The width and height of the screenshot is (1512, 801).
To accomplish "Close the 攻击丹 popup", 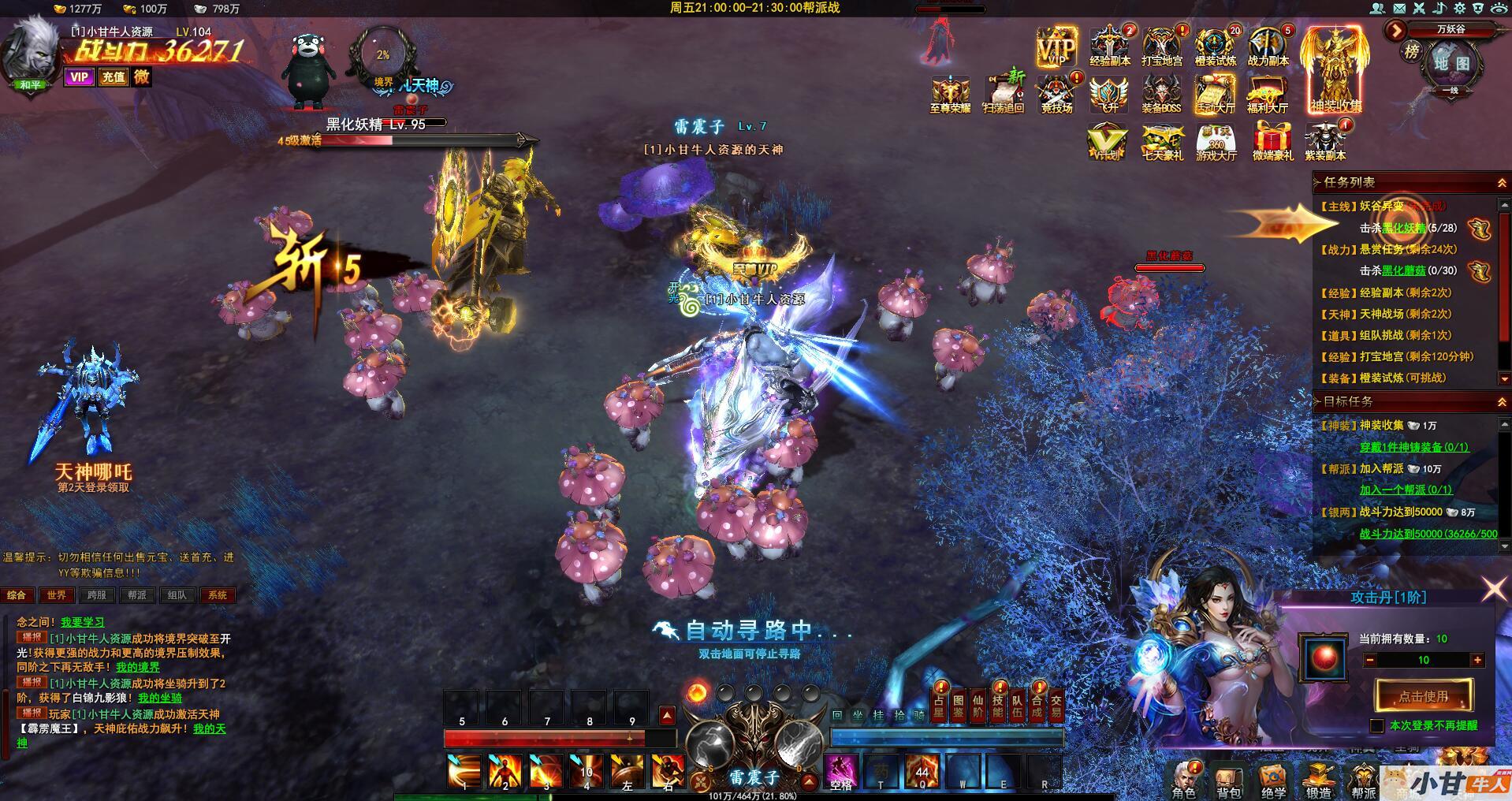I will (x=1494, y=588).
